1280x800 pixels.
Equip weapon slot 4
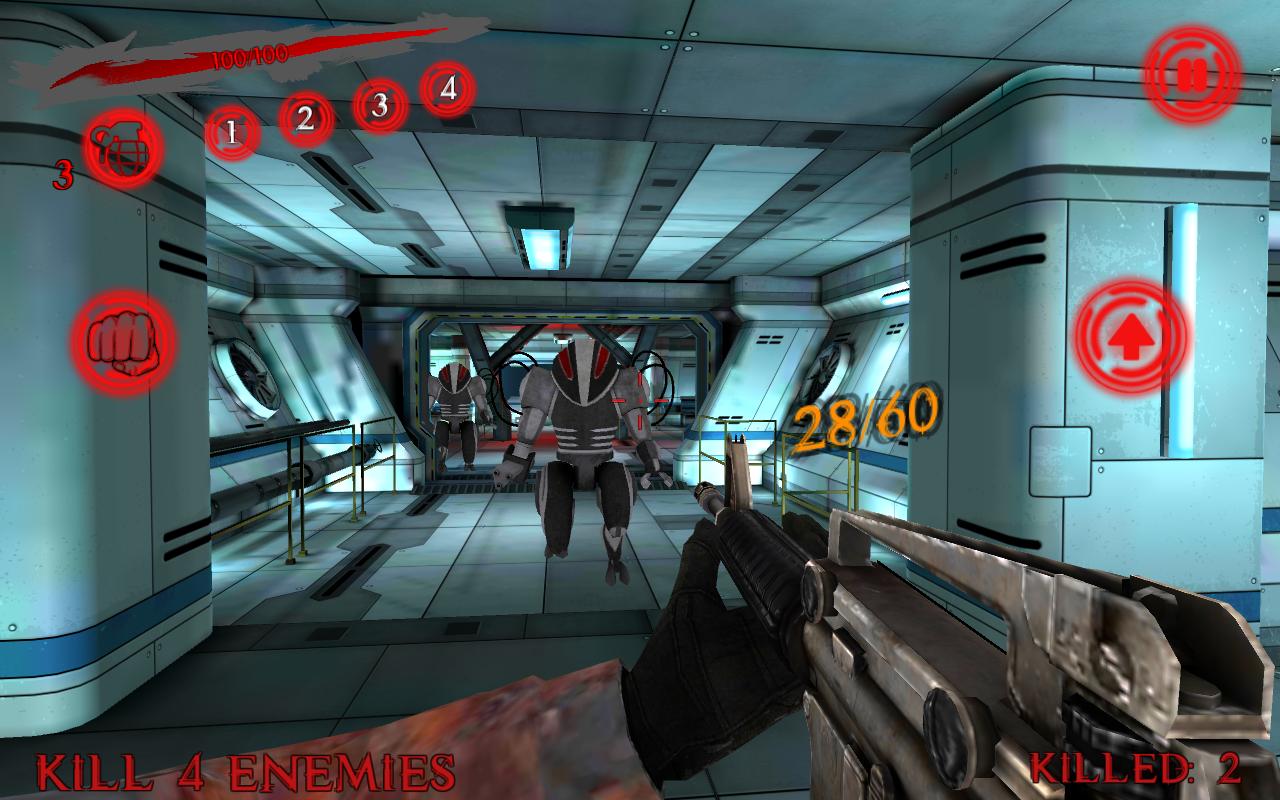[x=448, y=89]
